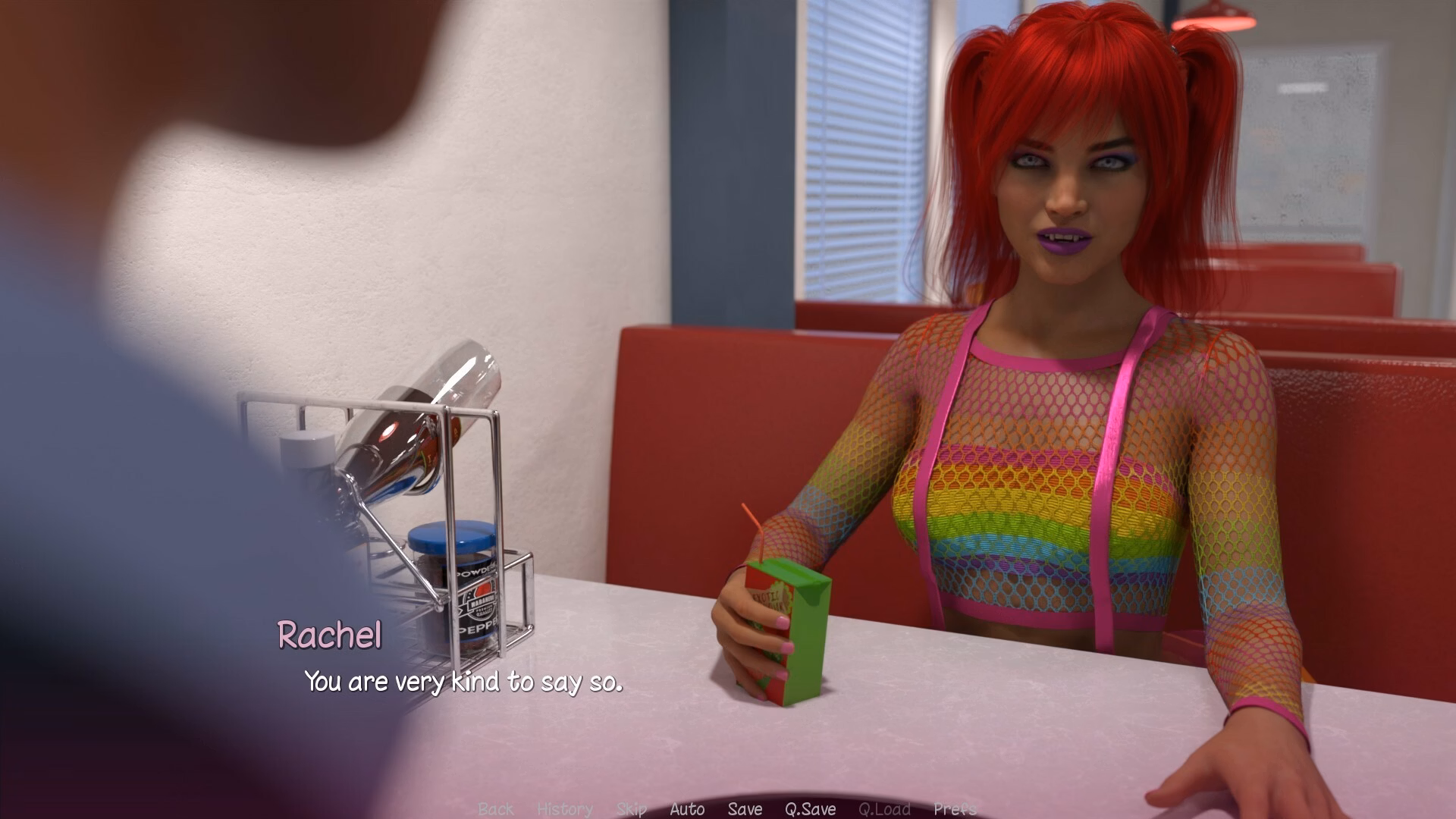Open the dialogue History log
Image resolution: width=1456 pixels, height=819 pixels.
click(x=564, y=809)
